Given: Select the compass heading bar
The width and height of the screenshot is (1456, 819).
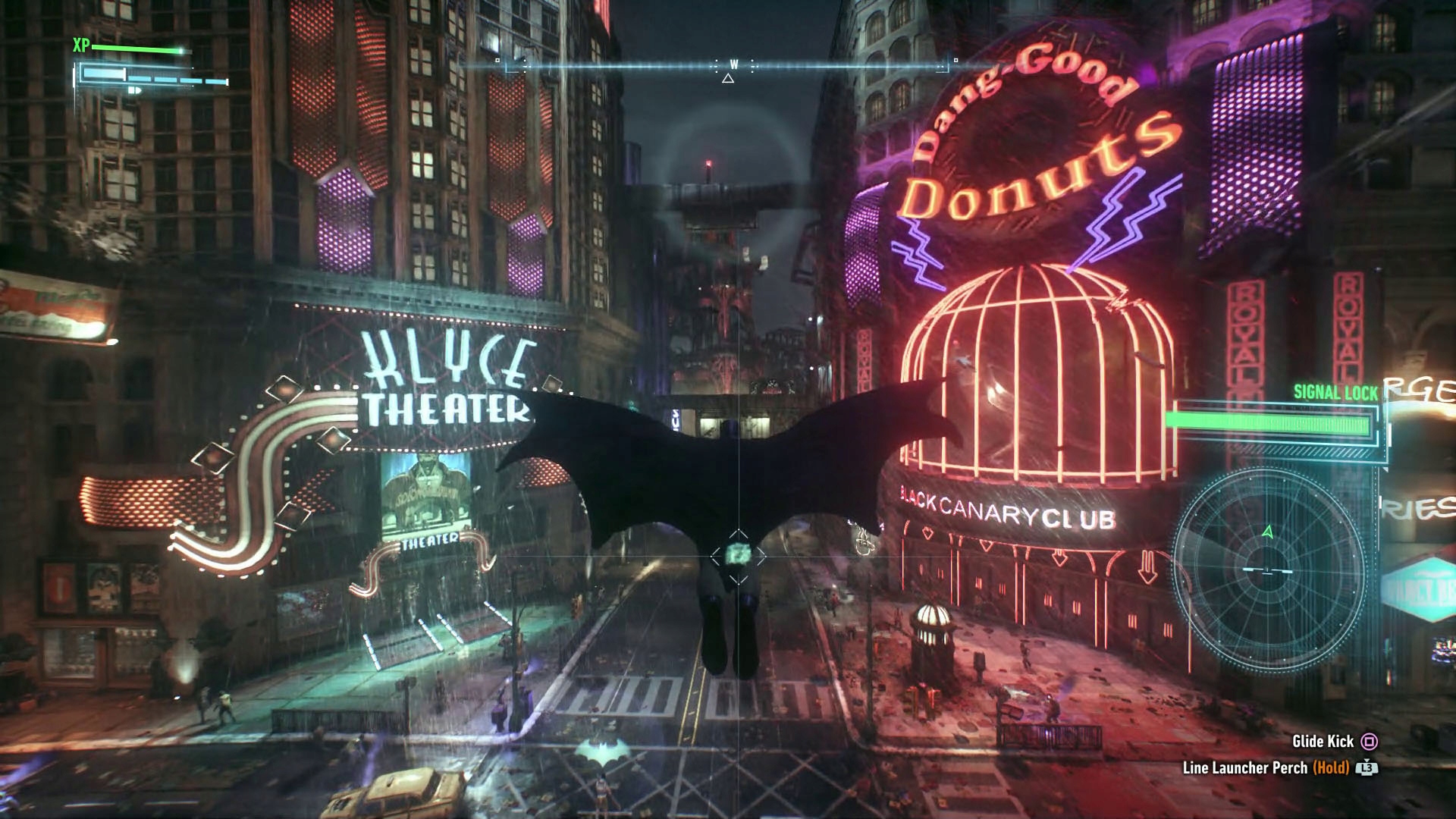Looking at the screenshot, I should coord(728,66).
